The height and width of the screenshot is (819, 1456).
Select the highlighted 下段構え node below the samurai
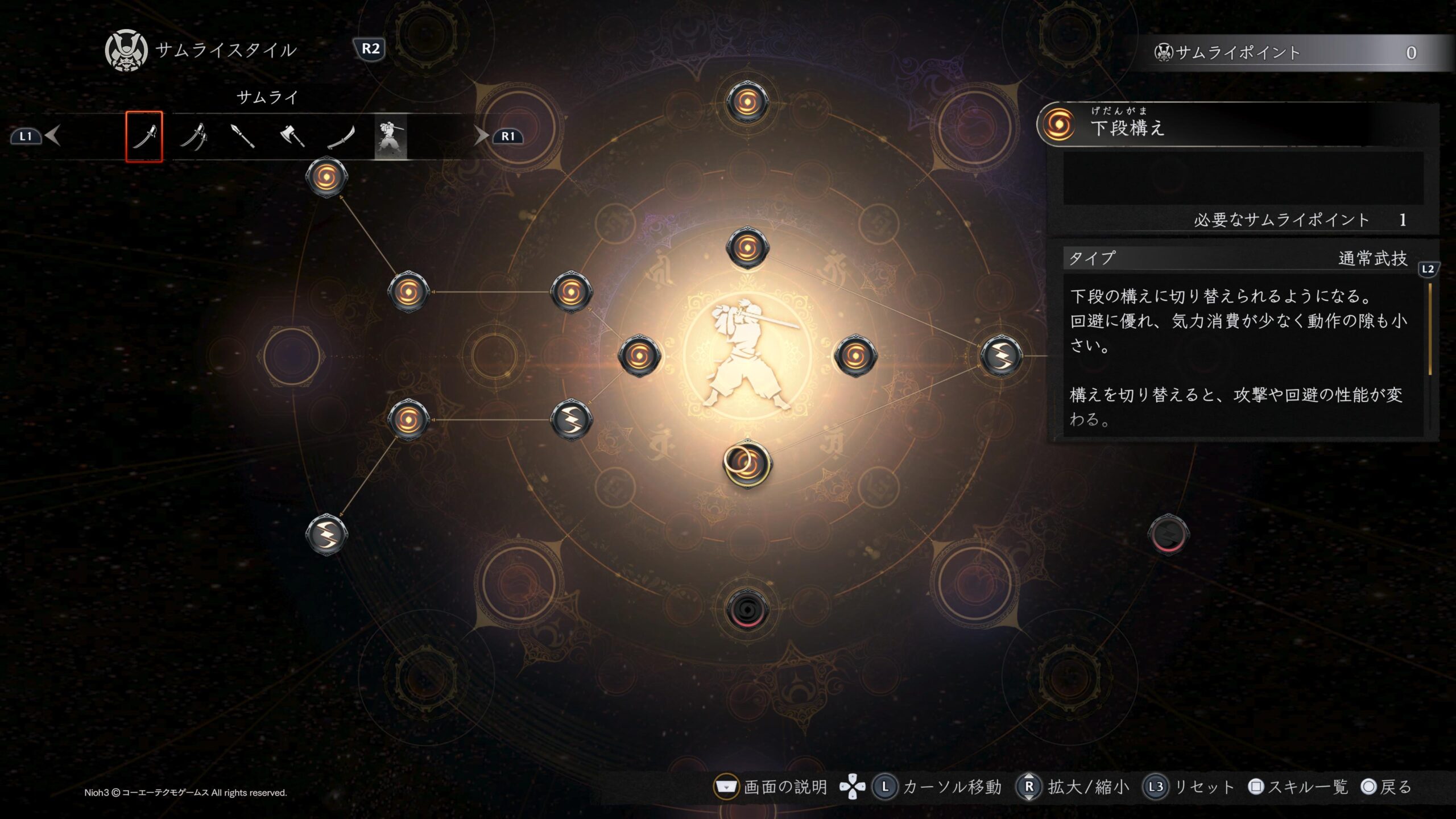pyautogui.click(x=747, y=464)
